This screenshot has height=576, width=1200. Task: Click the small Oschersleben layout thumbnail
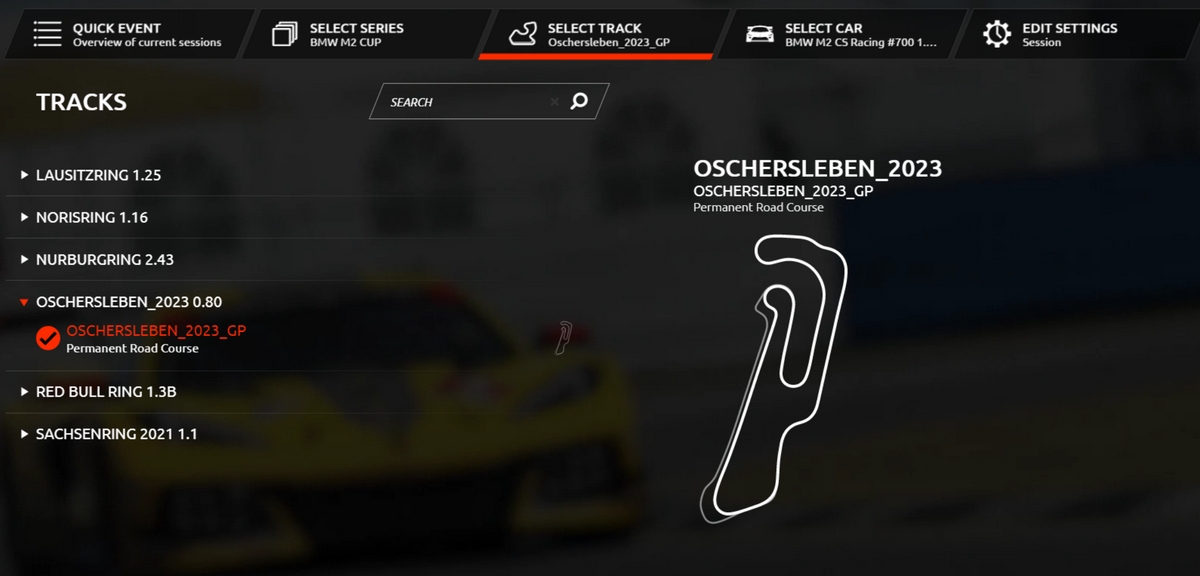(x=564, y=337)
